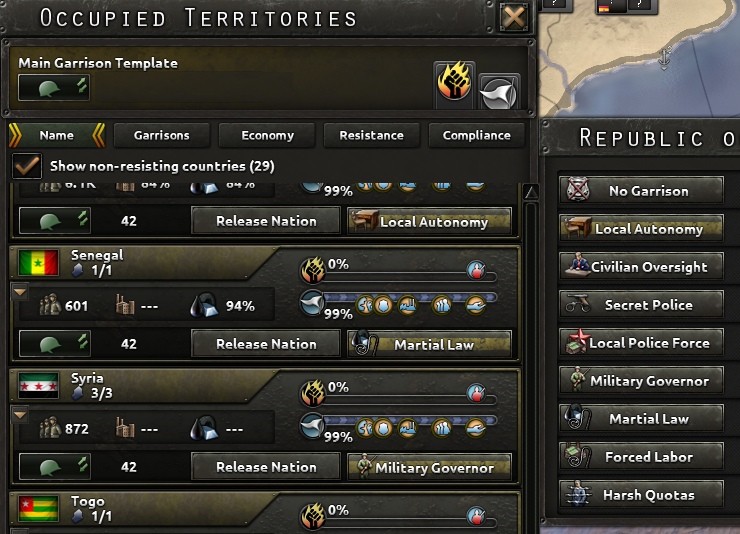Sort the list by Name
The width and height of the screenshot is (740, 534).
[57, 135]
